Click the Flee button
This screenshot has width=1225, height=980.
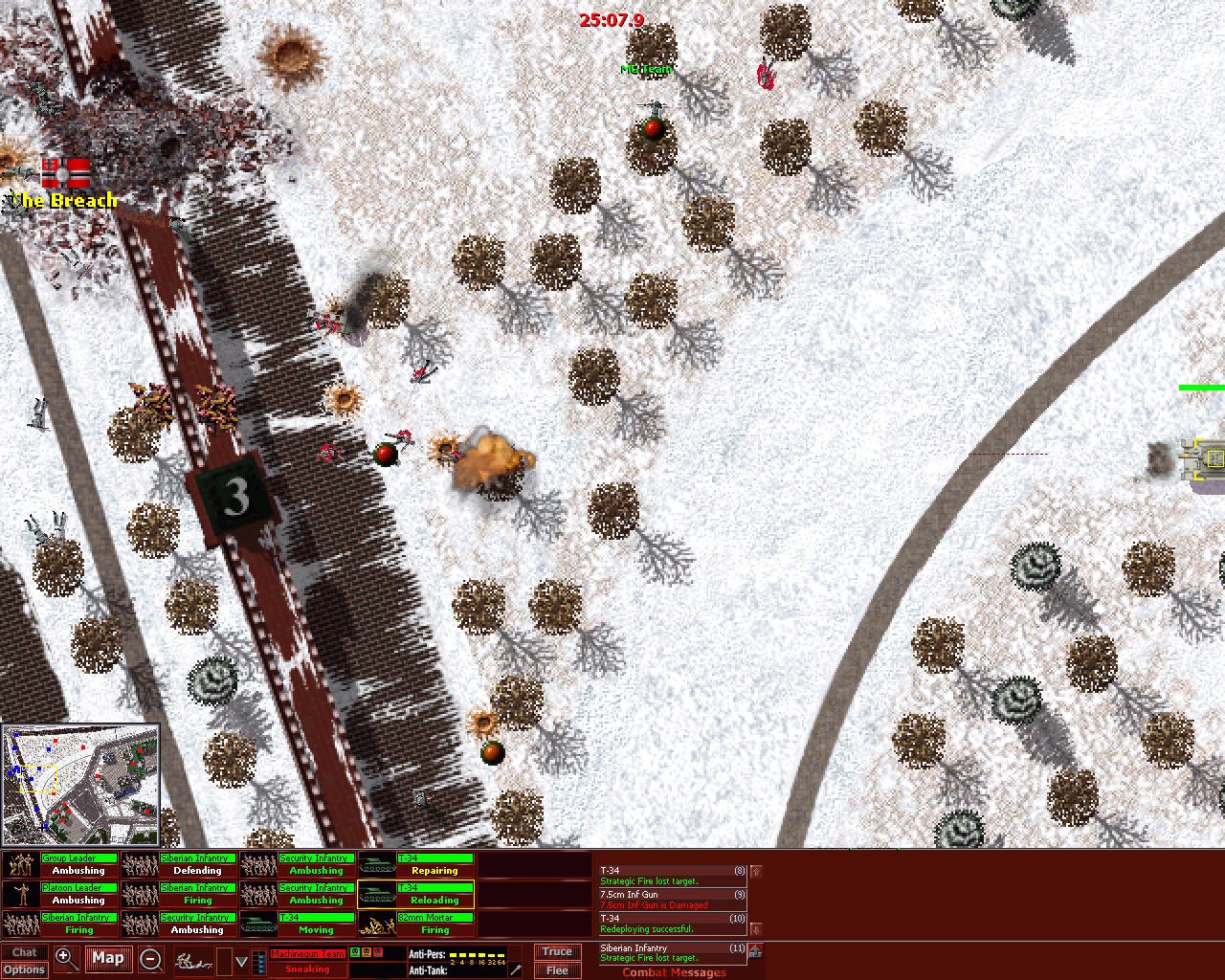point(557,969)
